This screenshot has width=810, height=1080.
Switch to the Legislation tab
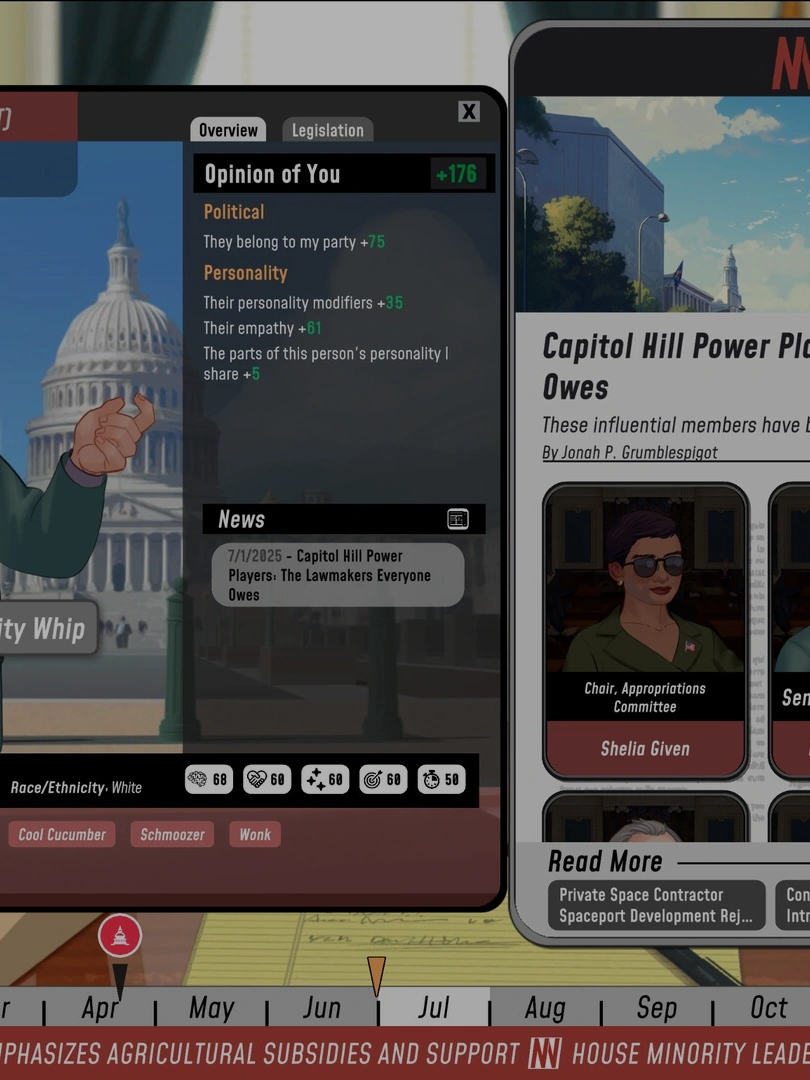(327, 130)
